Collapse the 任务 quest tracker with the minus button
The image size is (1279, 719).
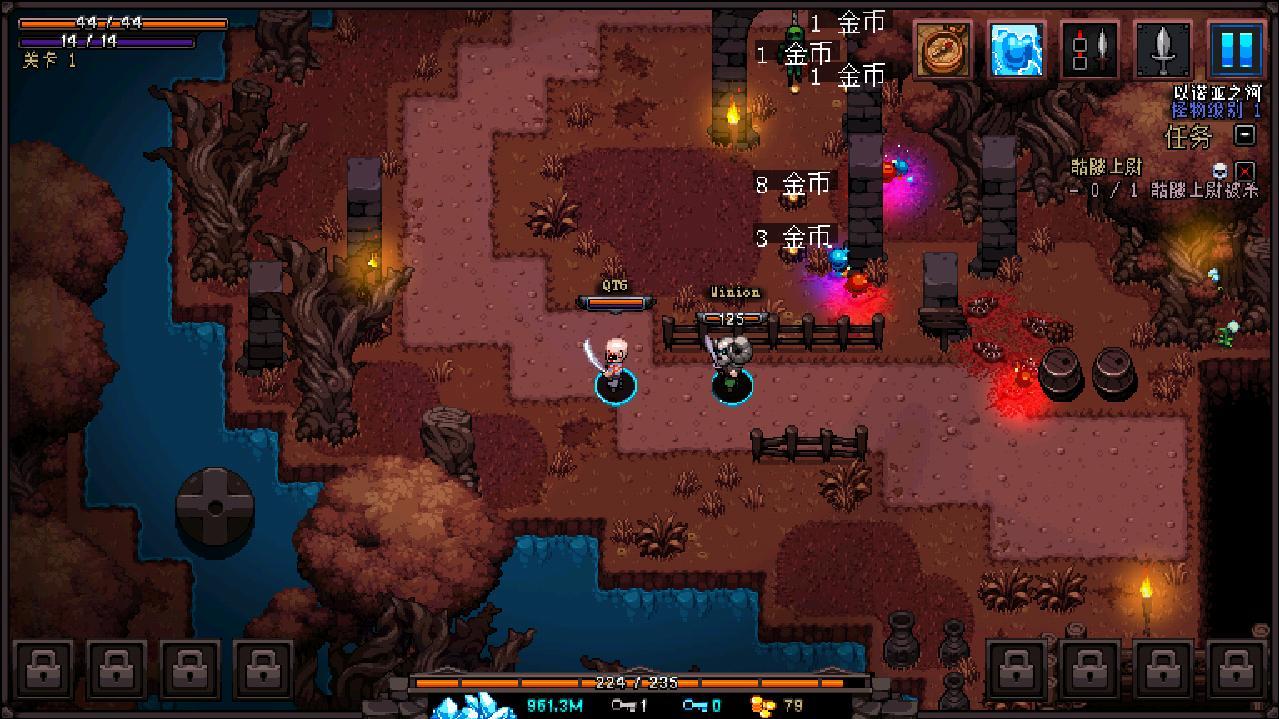(1245, 134)
